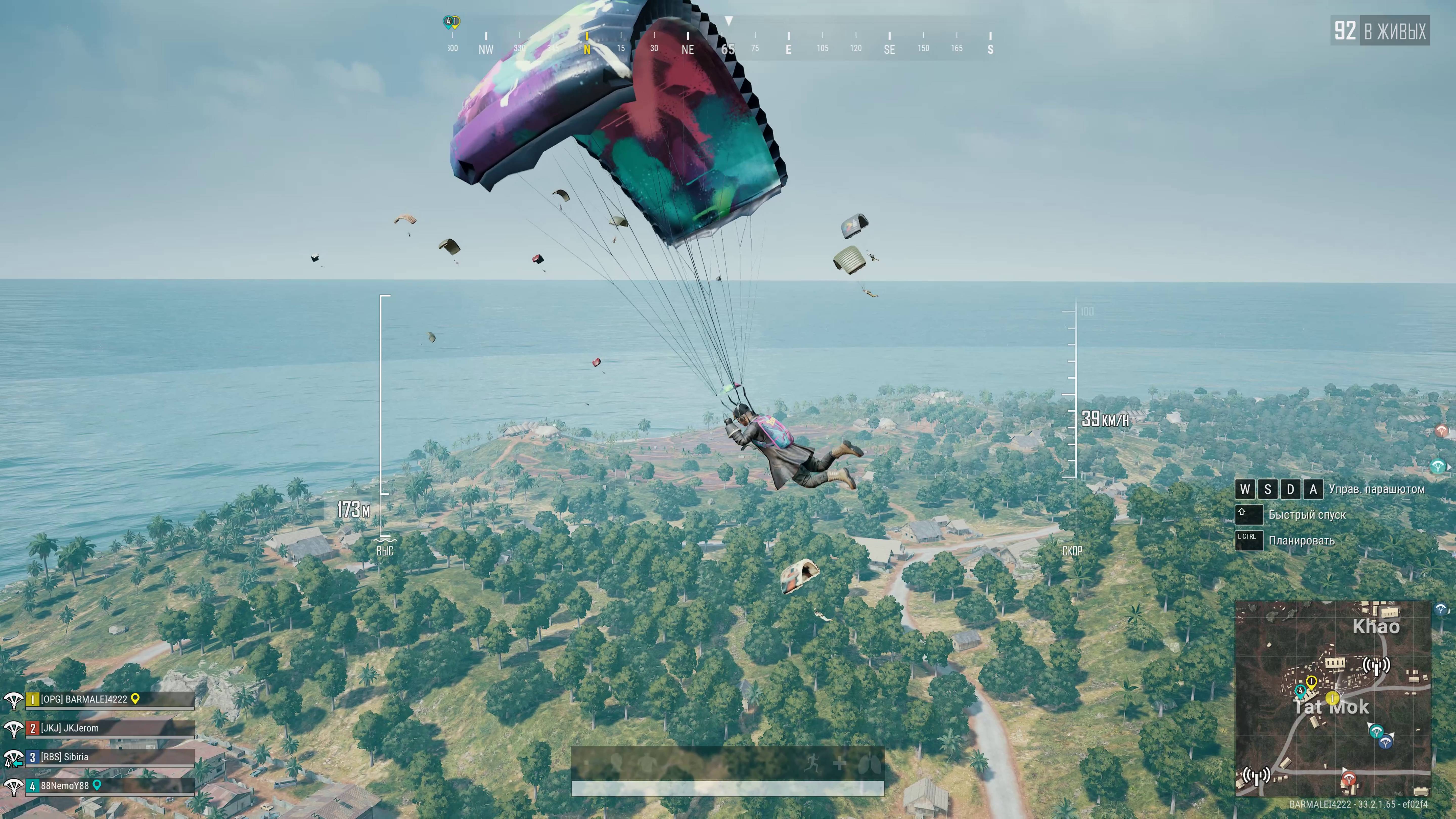
Task: Select the yellow location pin next to BARMALEI4222
Action: tap(135, 699)
